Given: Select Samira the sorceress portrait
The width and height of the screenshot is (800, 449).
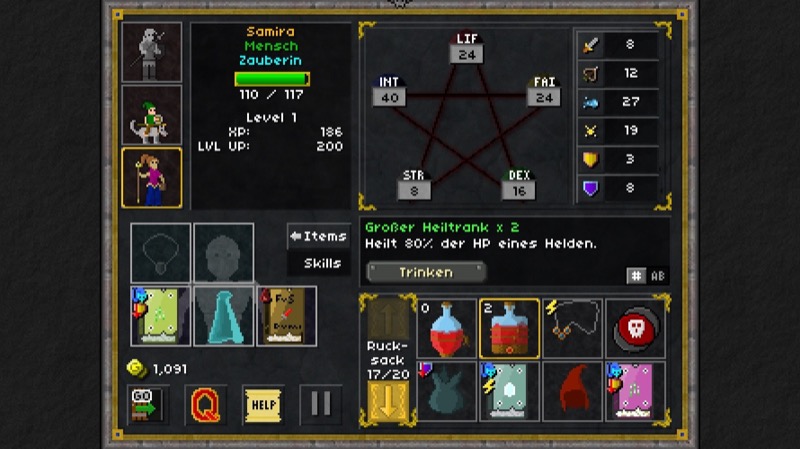Looking at the screenshot, I should (152, 178).
